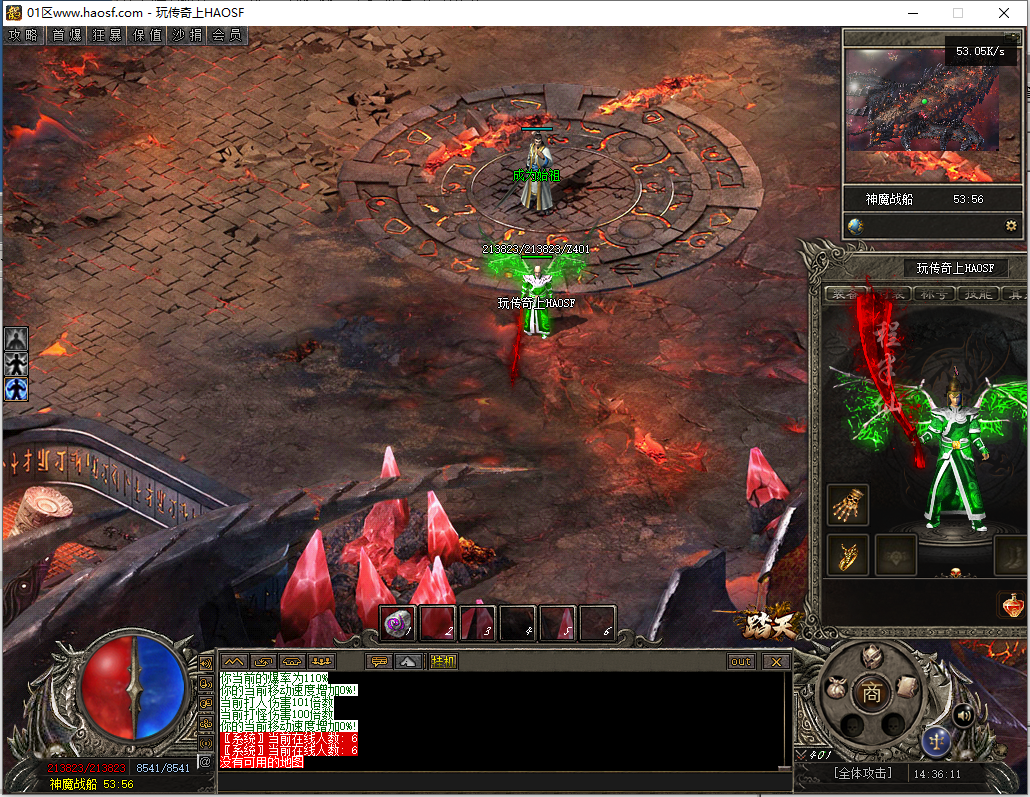1030x797 pixels.
Task: Open the 商 shop button
Action: [872, 693]
